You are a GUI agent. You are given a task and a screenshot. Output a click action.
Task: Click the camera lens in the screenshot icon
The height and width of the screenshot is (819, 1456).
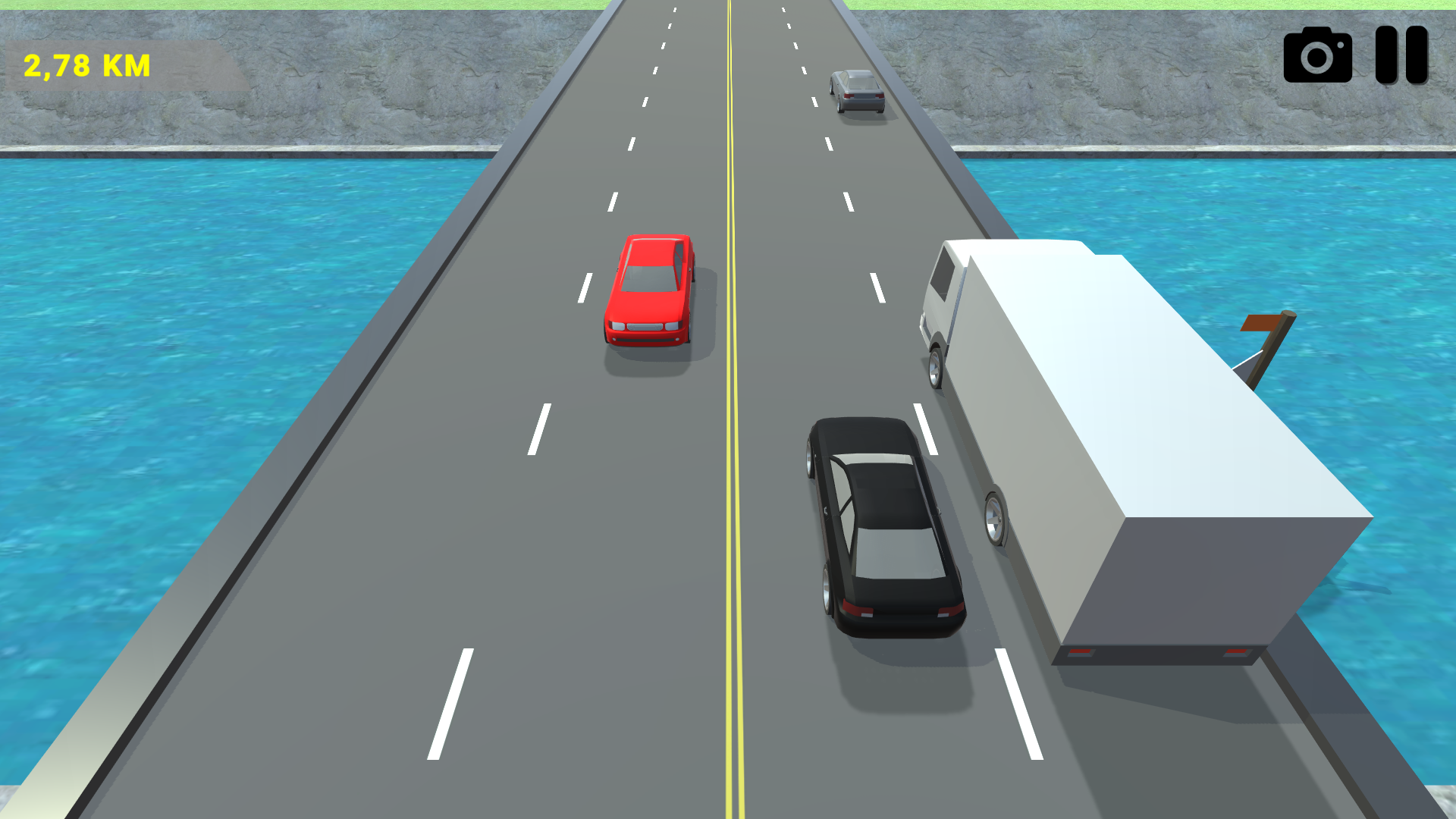(1318, 57)
